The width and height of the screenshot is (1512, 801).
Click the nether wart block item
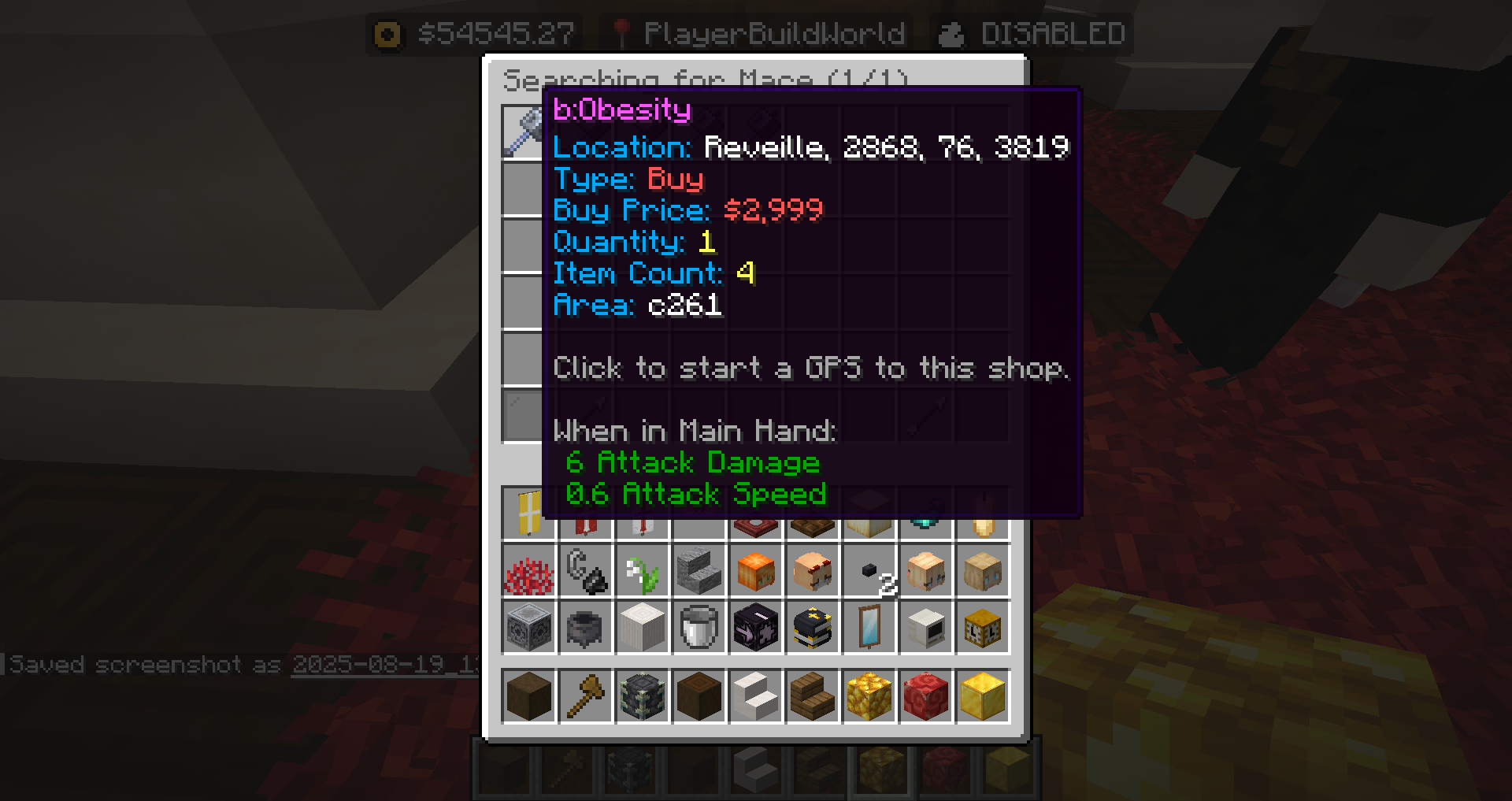tap(925, 696)
